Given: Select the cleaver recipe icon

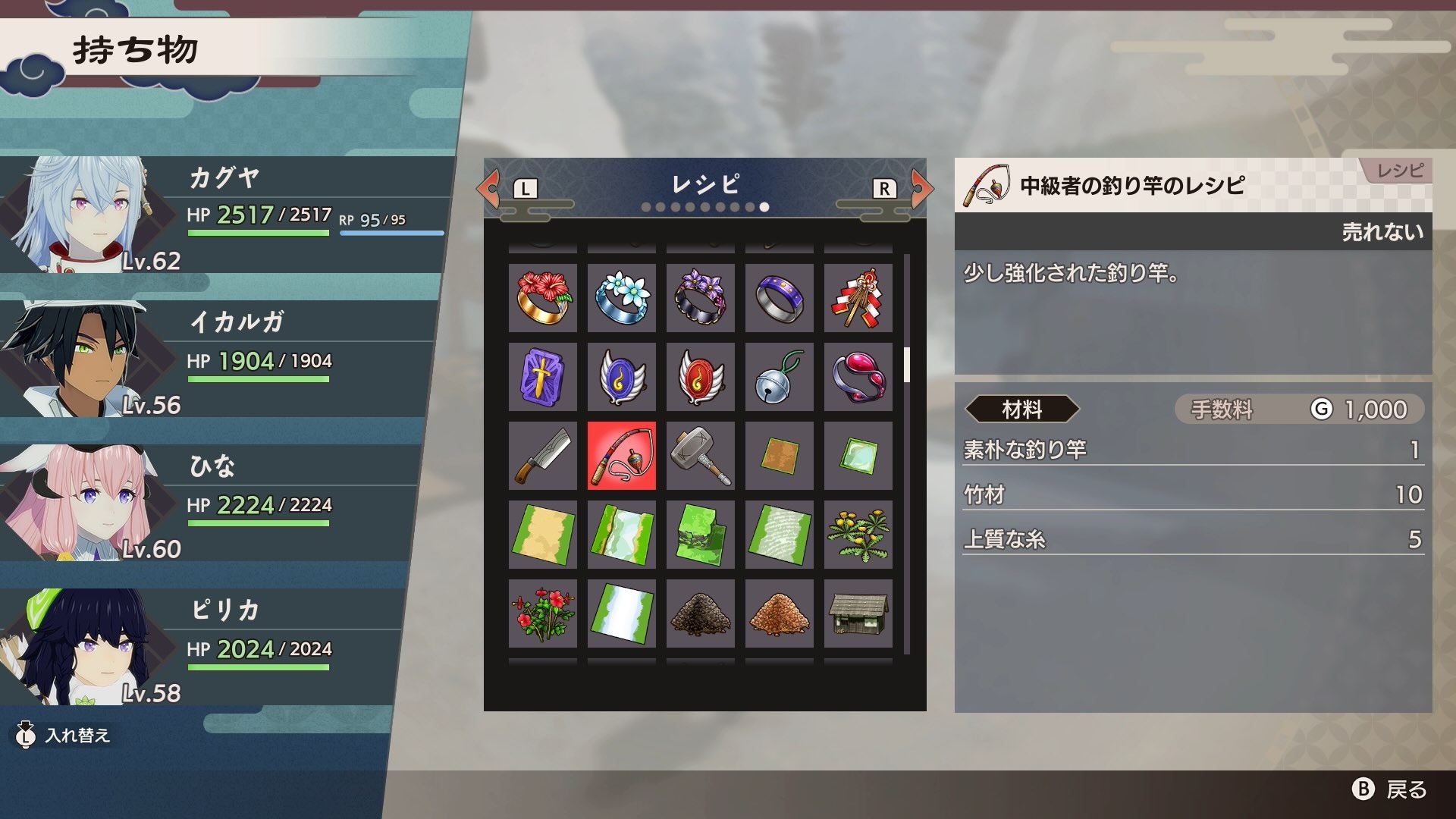Looking at the screenshot, I should coord(542,456).
